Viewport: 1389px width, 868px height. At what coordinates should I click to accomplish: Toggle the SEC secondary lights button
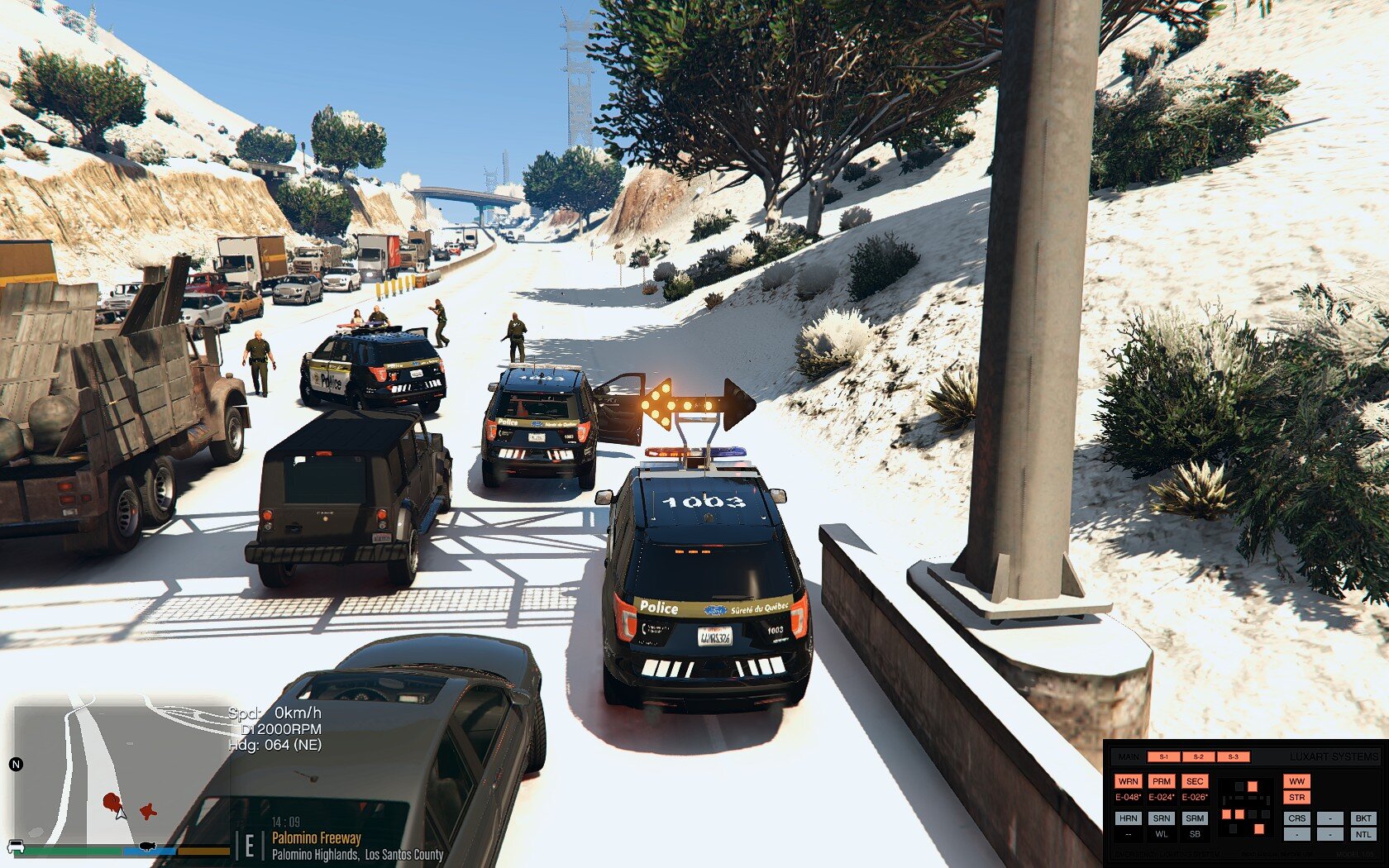pyautogui.click(x=1195, y=781)
